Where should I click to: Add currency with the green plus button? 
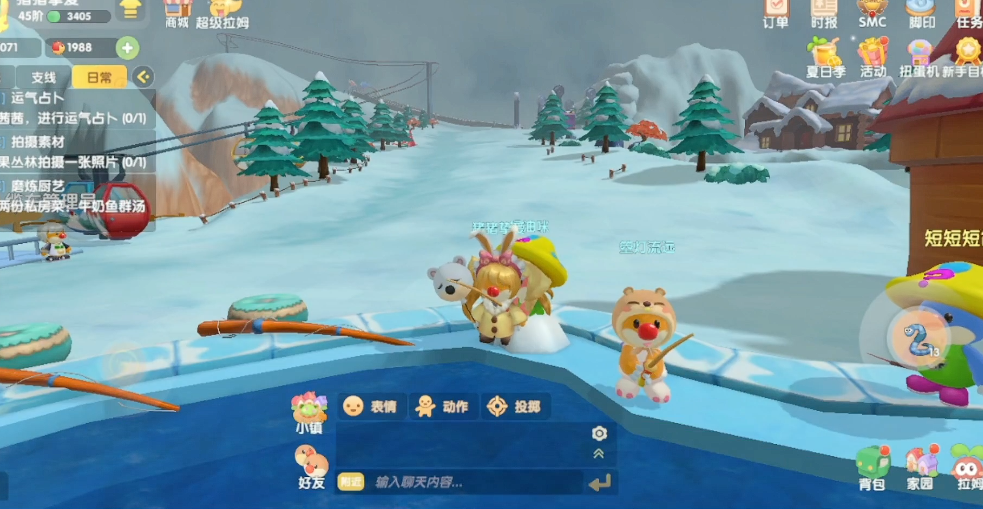(x=127, y=48)
